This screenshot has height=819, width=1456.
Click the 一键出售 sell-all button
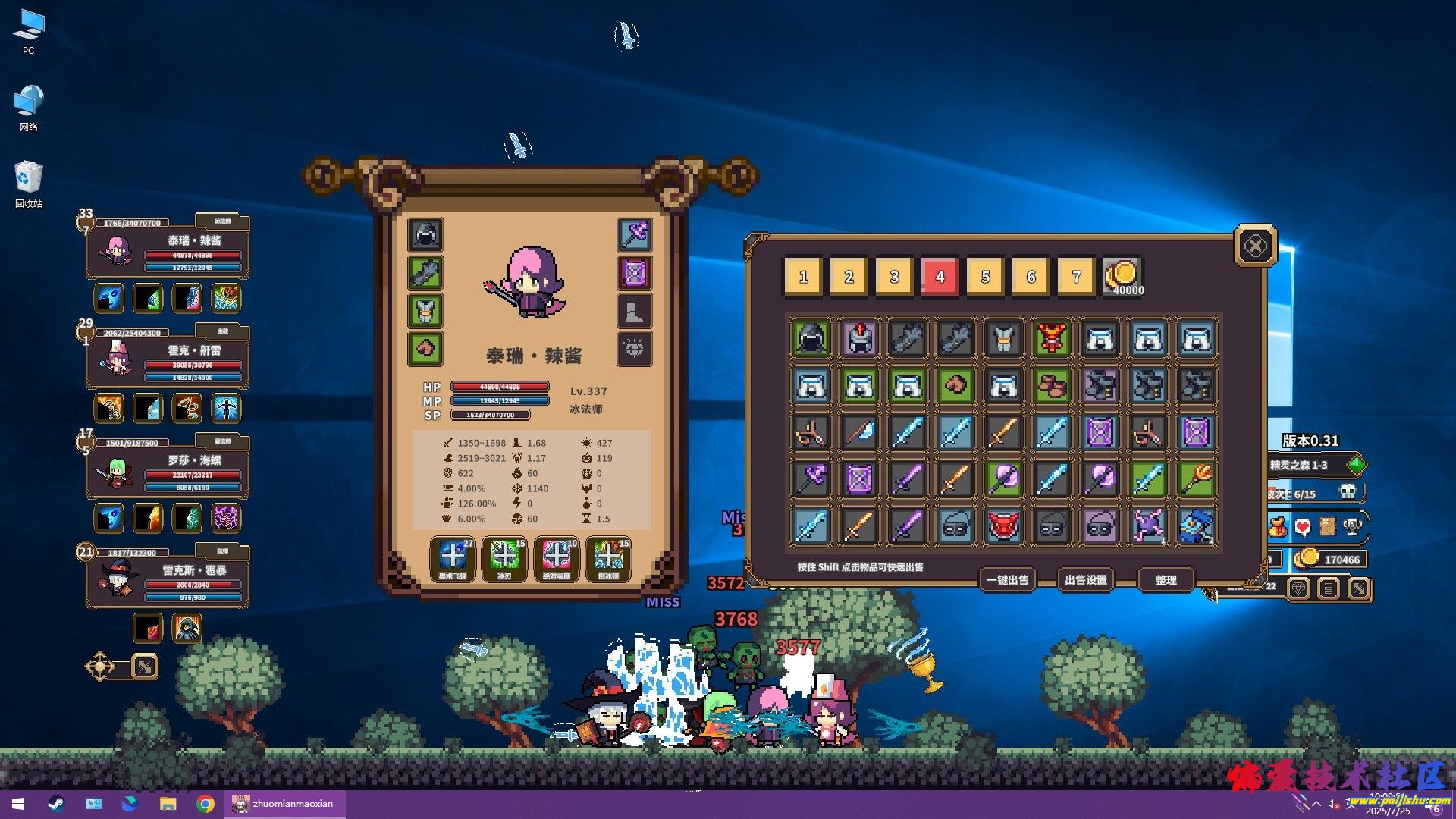1007,580
